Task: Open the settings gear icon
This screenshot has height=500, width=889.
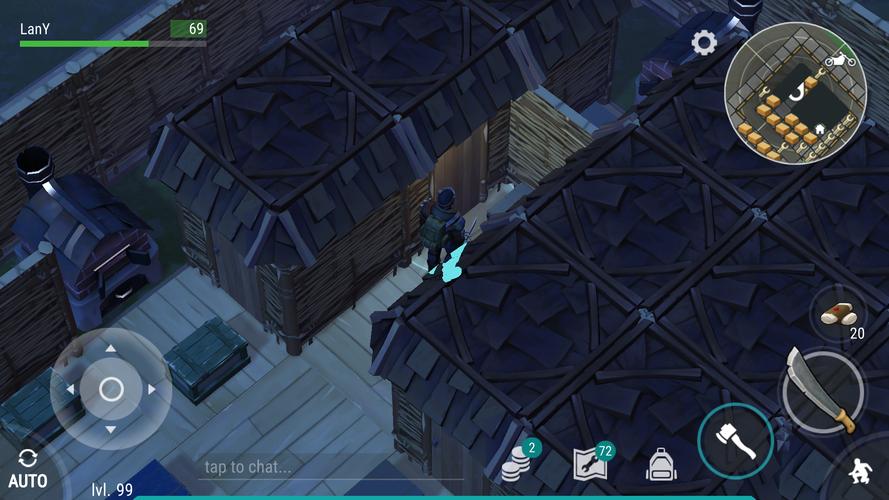Action: point(704,43)
